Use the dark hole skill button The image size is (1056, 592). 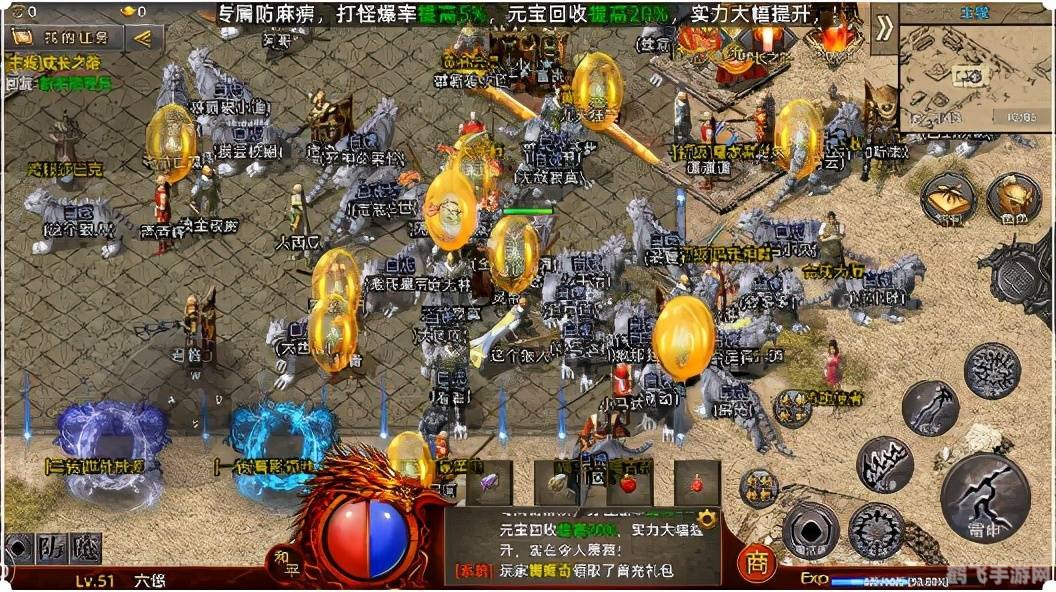(x=809, y=530)
